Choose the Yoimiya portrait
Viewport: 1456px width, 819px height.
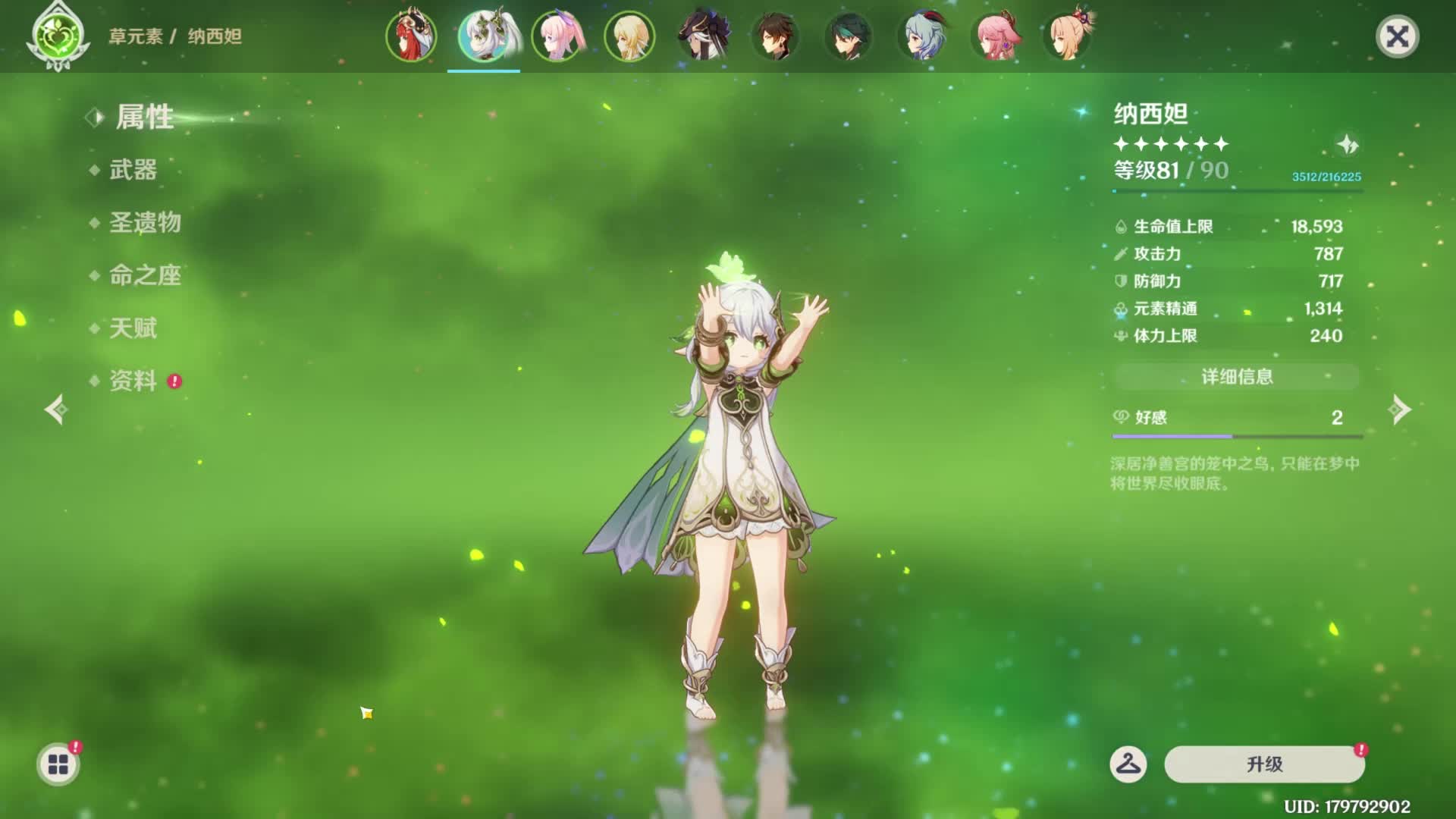(x=1068, y=36)
